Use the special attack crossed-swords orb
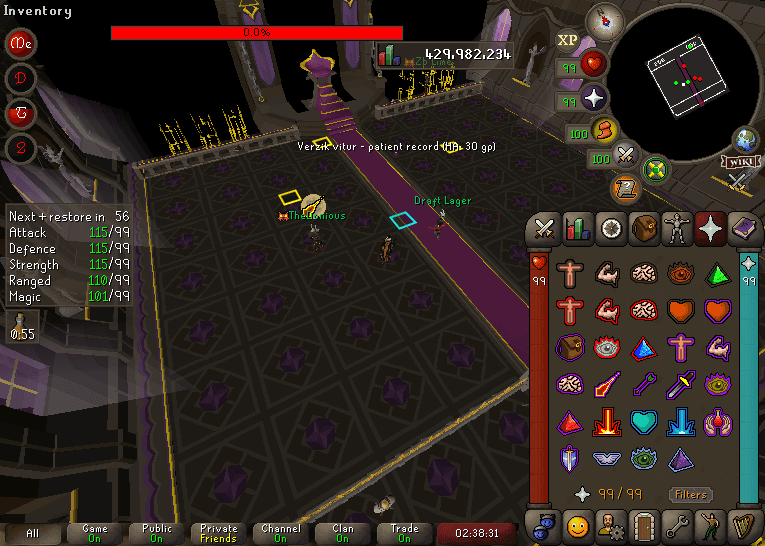Viewport: 765px width, 546px height. click(627, 155)
